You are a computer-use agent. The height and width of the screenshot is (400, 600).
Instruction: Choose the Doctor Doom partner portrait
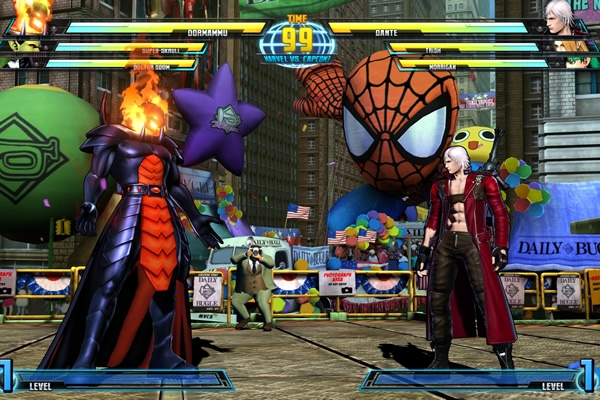[x=22, y=62]
